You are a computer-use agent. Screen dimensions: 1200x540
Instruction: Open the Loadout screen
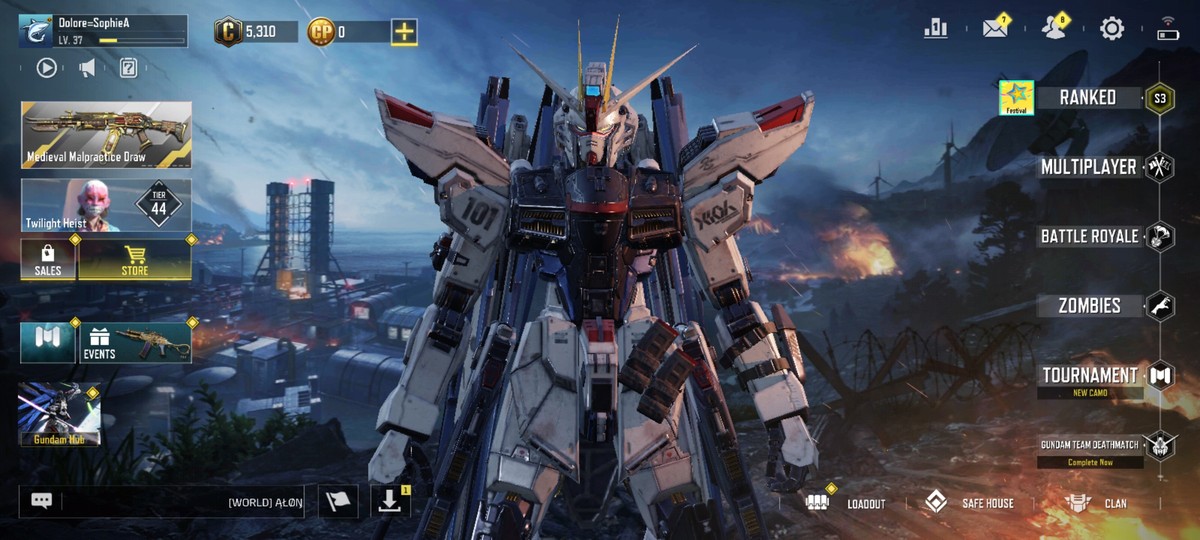tap(846, 502)
